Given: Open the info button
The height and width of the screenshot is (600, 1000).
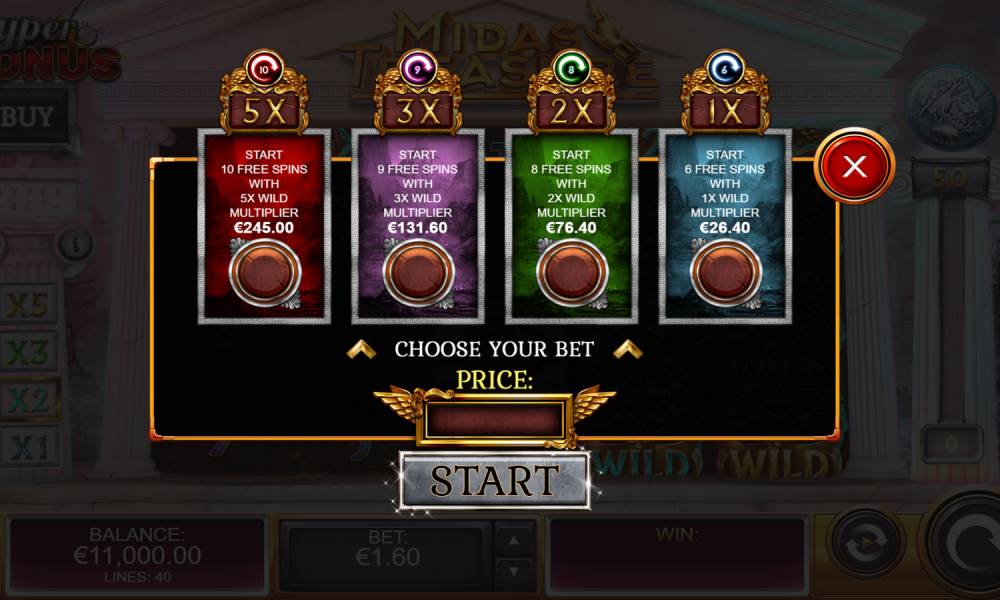Looking at the screenshot, I should tap(74, 243).
